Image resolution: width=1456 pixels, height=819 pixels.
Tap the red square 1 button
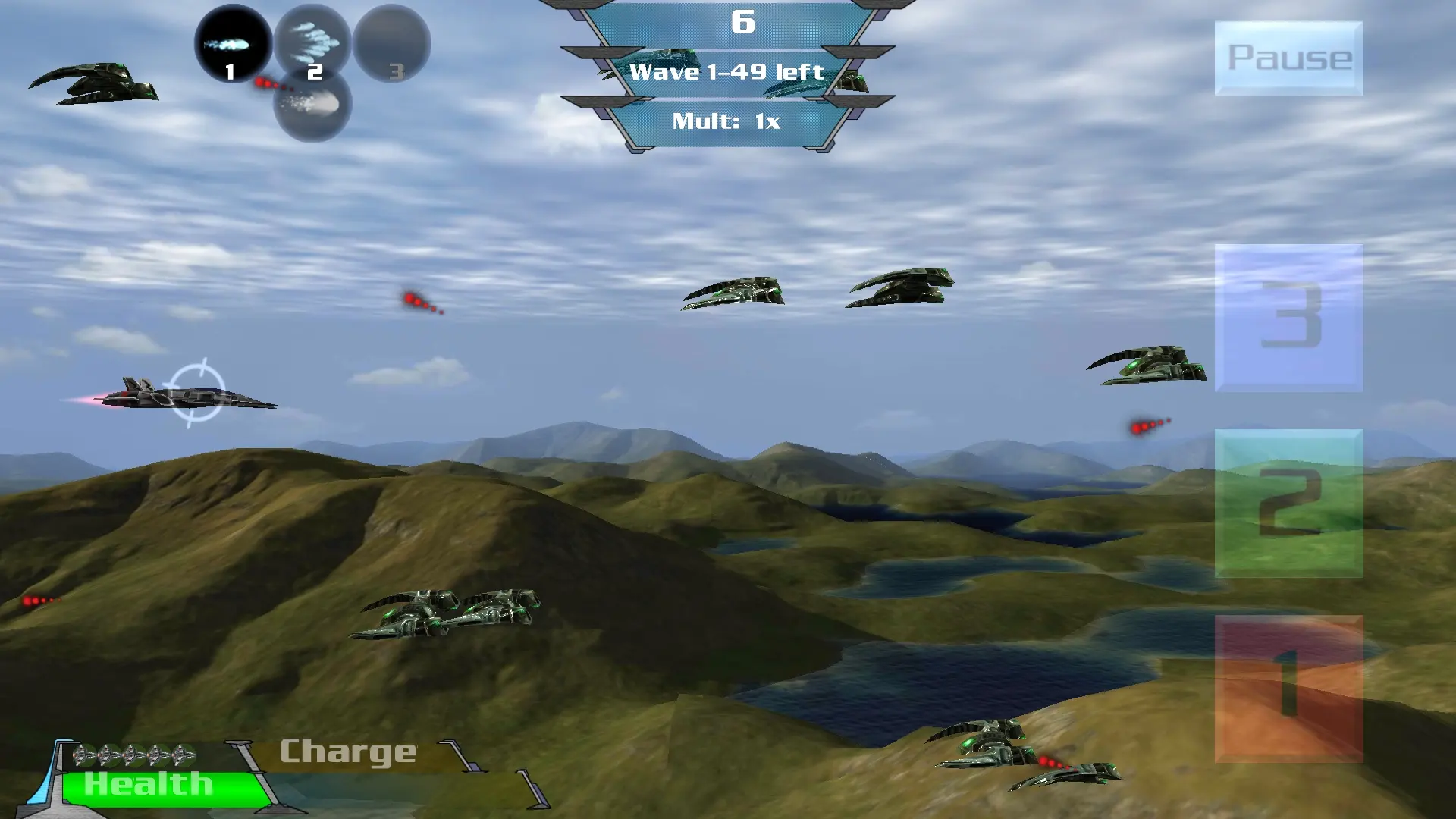(x=1288, y=689)
